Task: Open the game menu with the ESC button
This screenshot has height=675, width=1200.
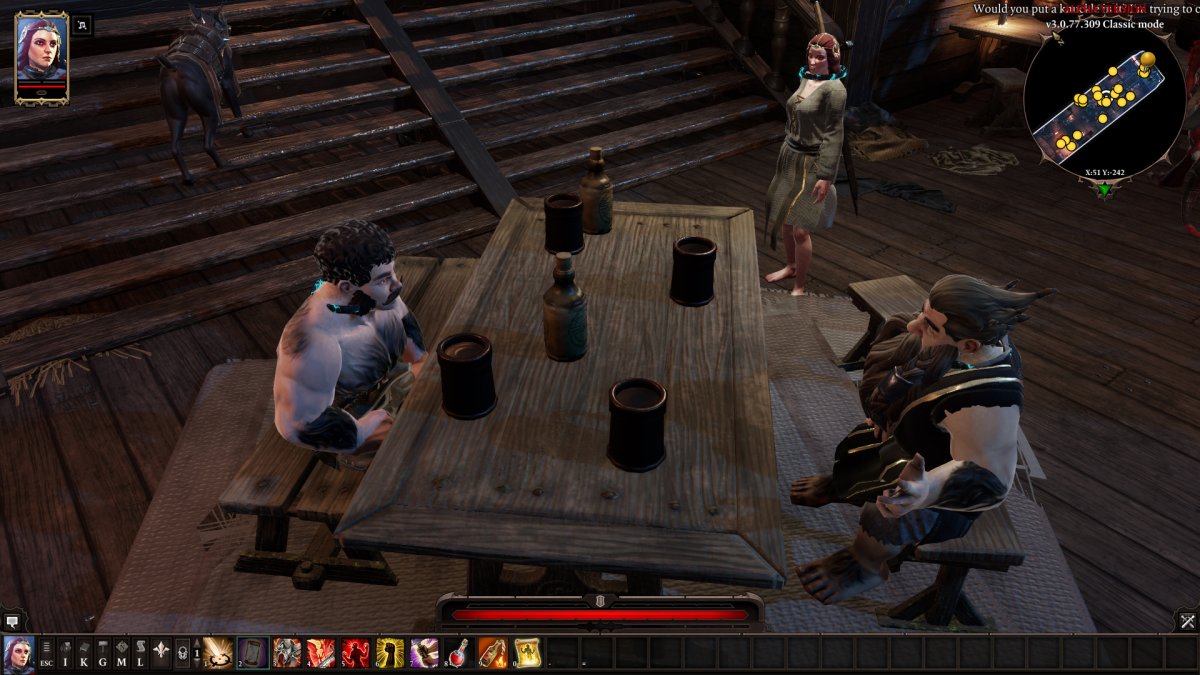Action: [x=46, y=654]
